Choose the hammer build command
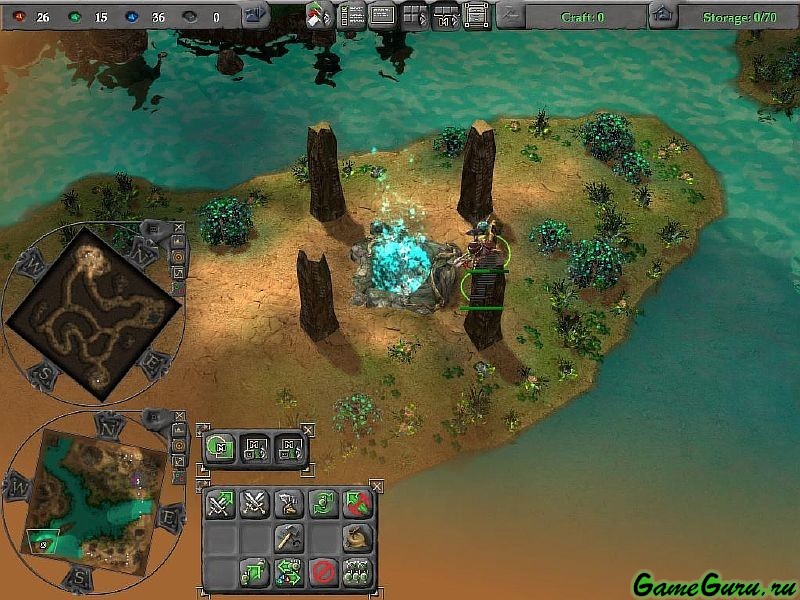This screenshot has height=600, width=800. tap(289, 538)
